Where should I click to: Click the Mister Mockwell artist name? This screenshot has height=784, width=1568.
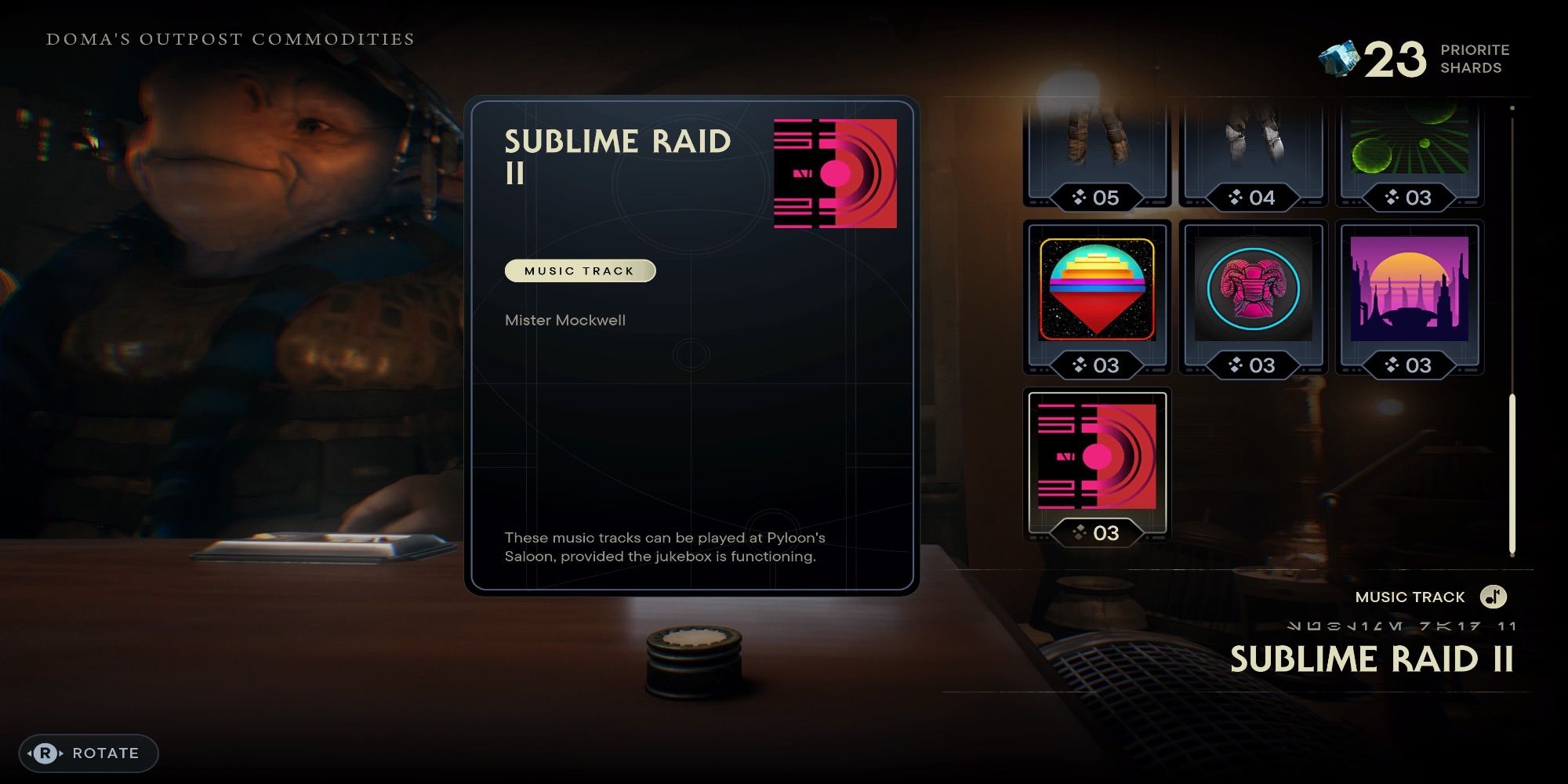click(565, 320)
